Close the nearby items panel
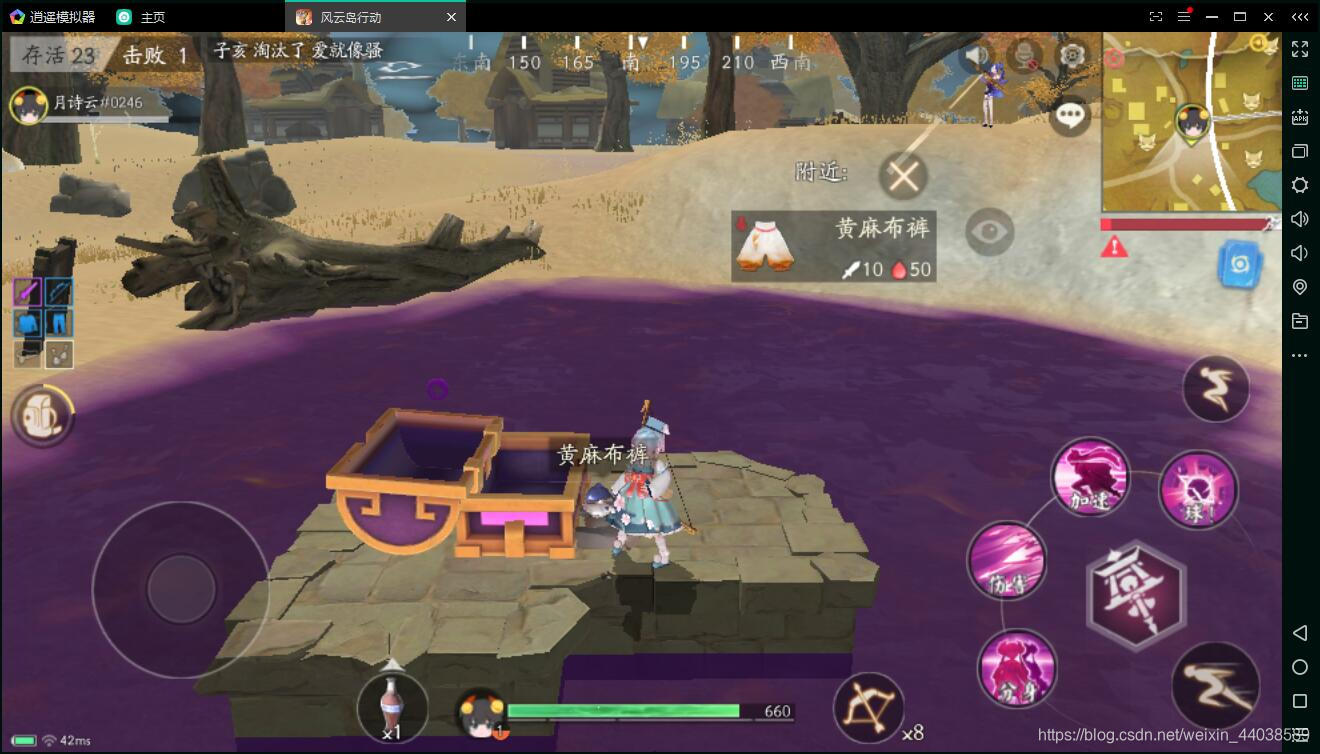Viewport: 1320px width, 754px height. coord(903,177)
